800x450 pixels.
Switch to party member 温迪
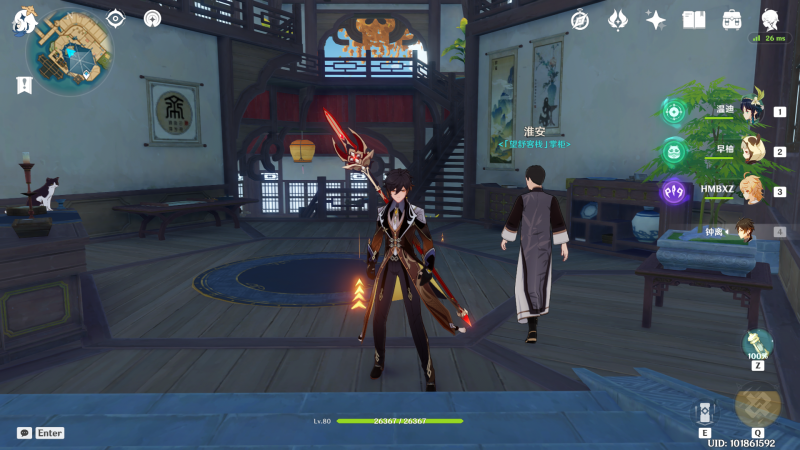coord(750,112)
